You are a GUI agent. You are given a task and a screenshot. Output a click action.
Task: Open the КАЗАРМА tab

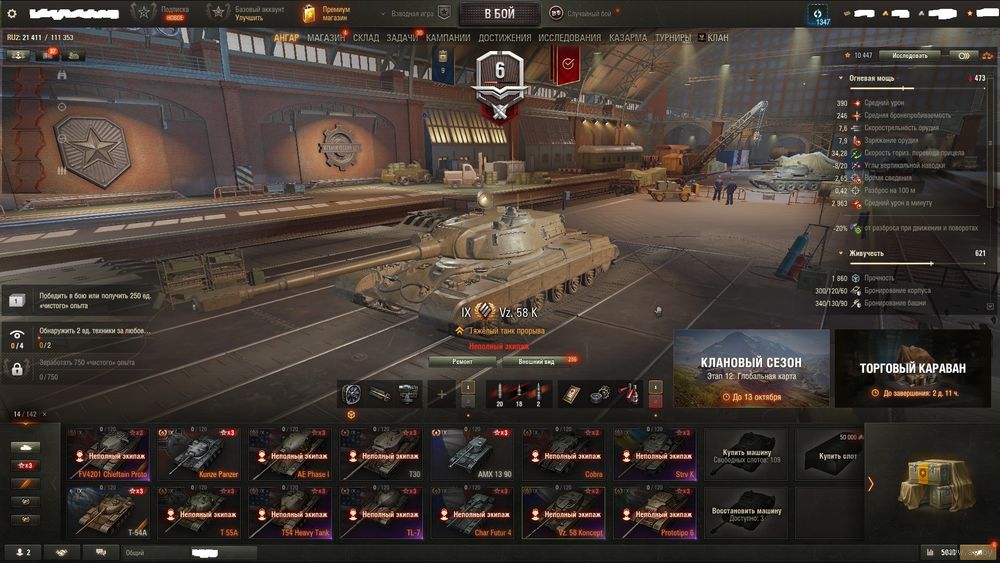(628, 38)
